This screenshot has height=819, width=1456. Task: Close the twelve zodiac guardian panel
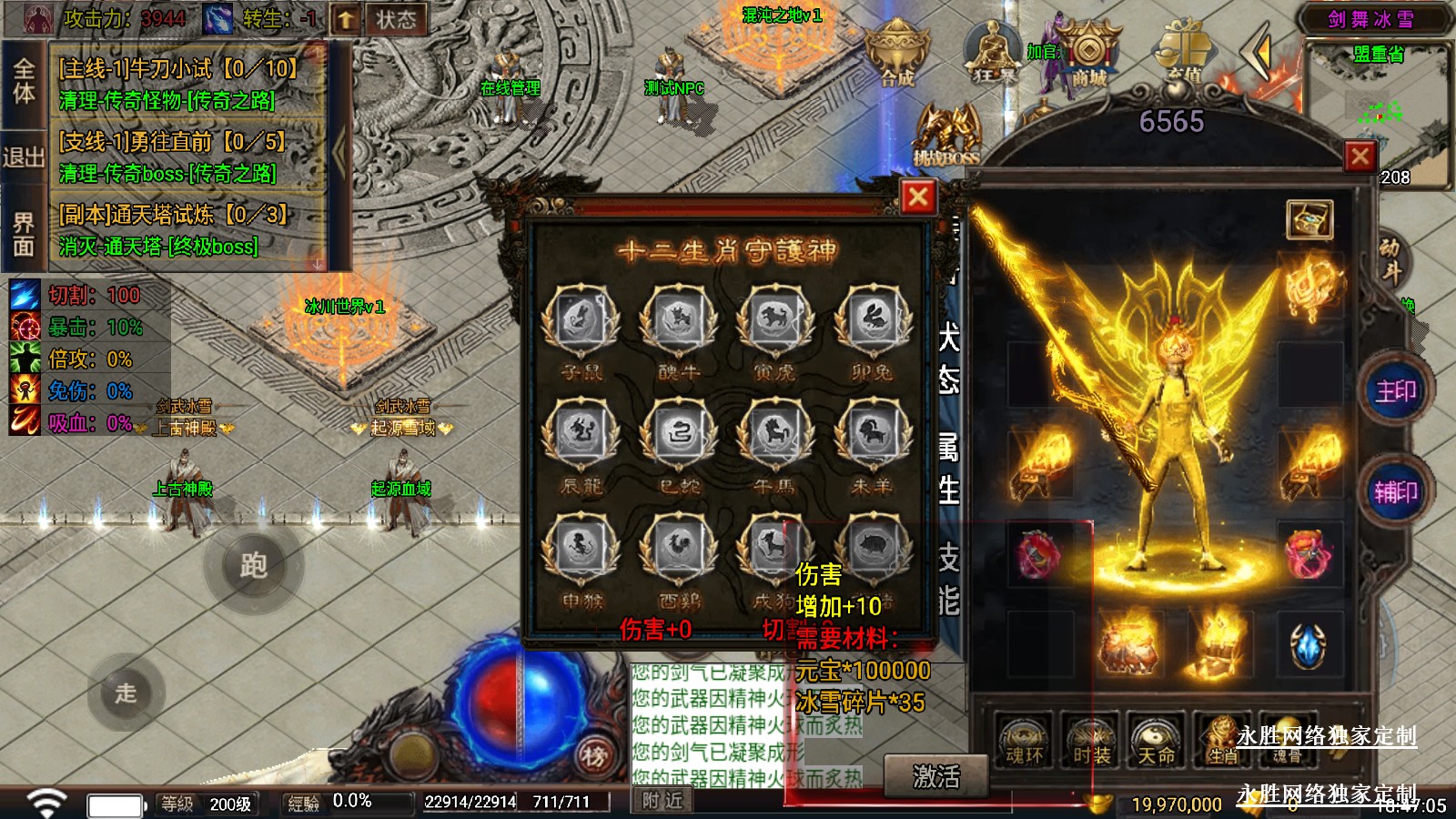pyautogui.click(x=917, y=197)
